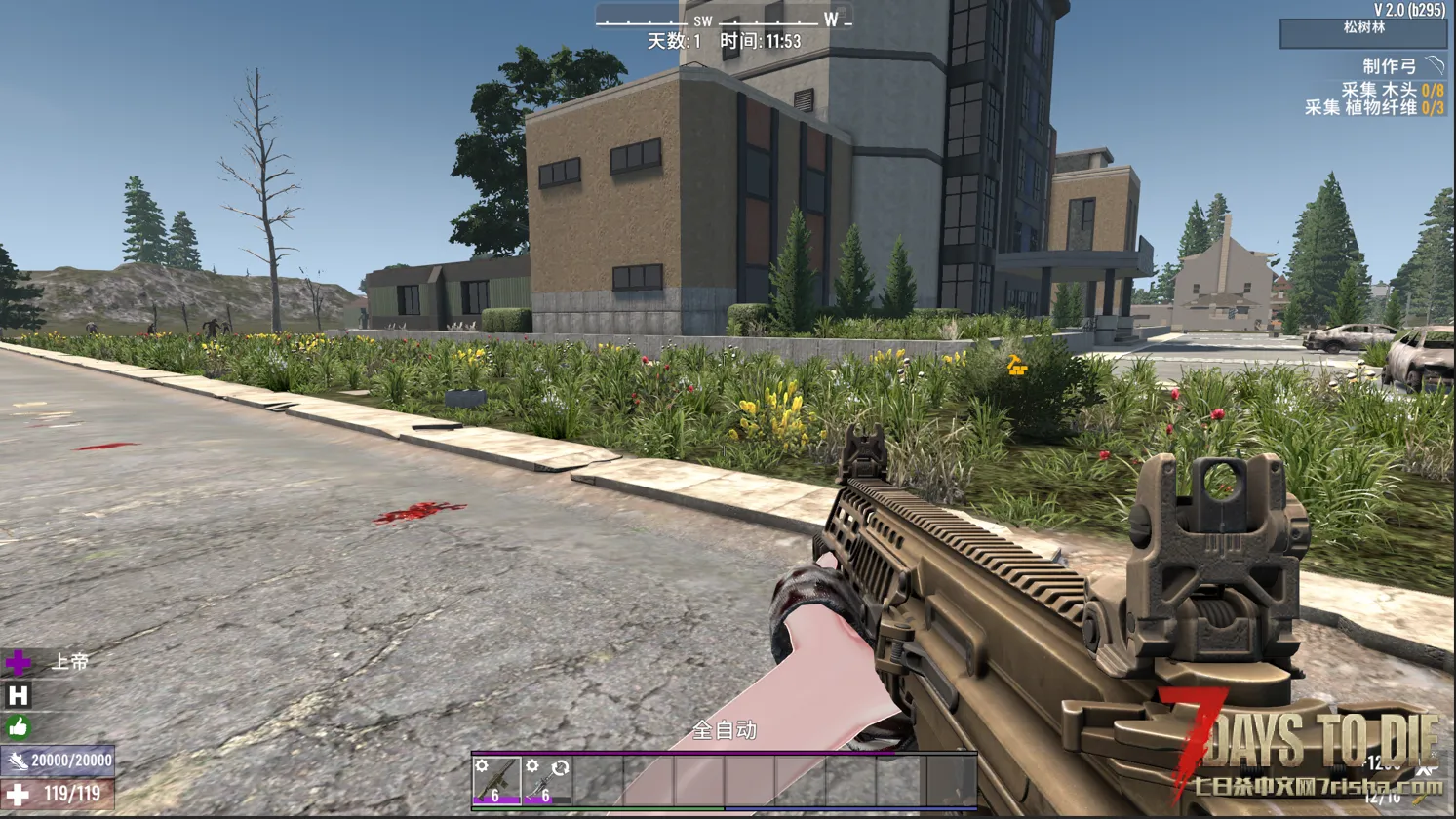1456x819 pixels.
Task: Select the assault rifle in the first hotbar slot
Action: click(496, 780)
